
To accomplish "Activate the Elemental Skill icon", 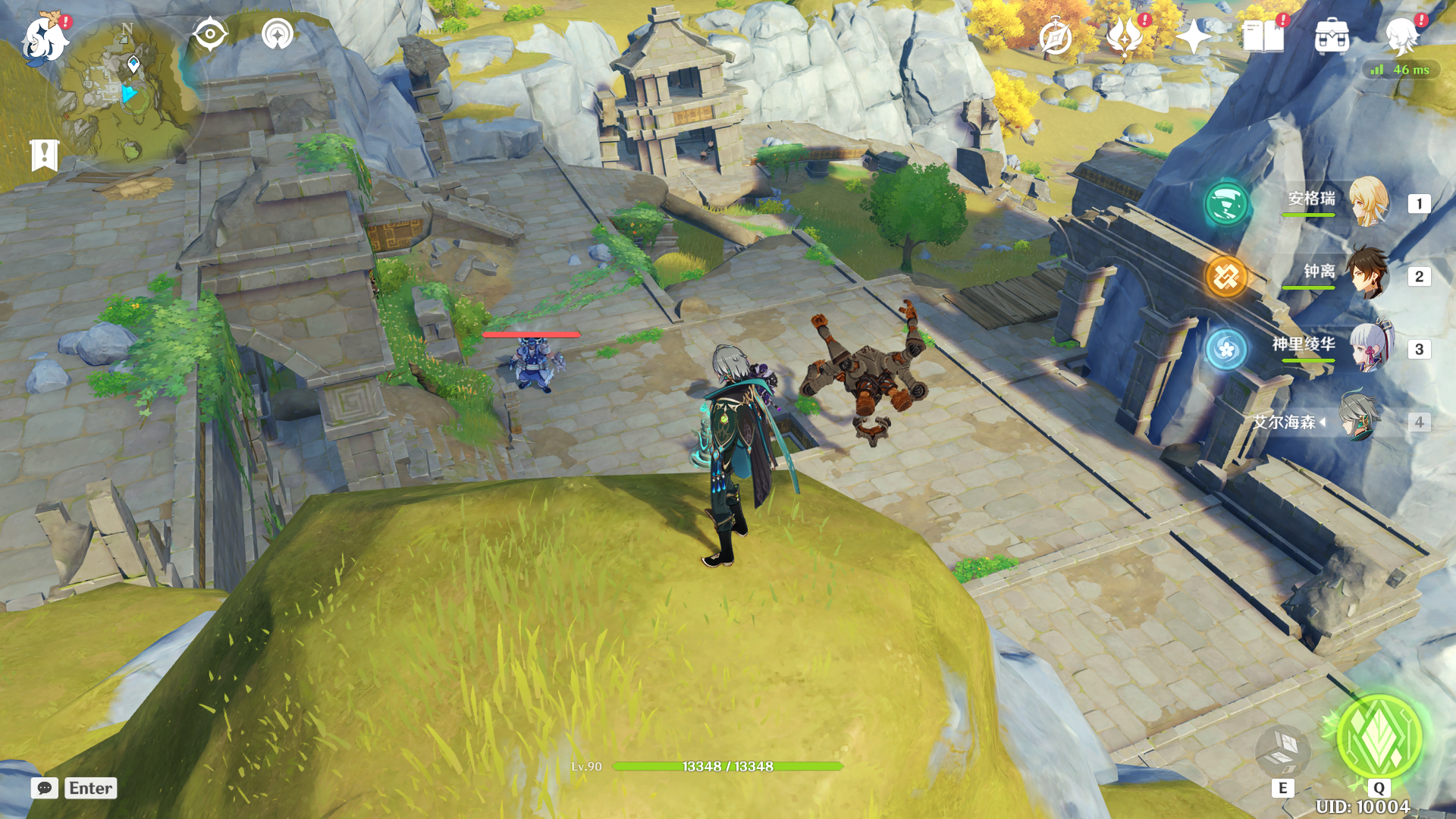I will (x=1283, y=751).
